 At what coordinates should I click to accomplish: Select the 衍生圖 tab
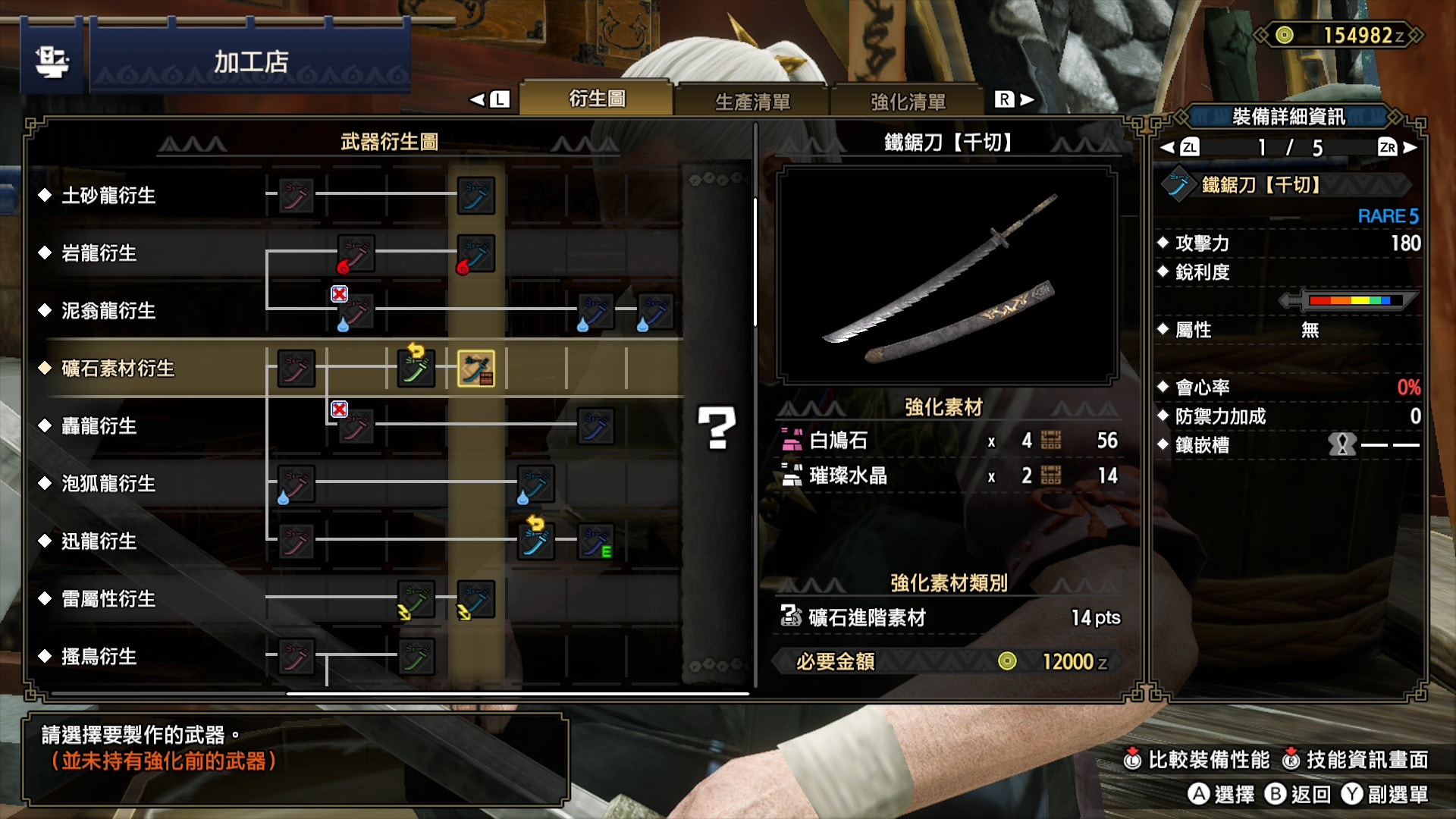point(597,99)
